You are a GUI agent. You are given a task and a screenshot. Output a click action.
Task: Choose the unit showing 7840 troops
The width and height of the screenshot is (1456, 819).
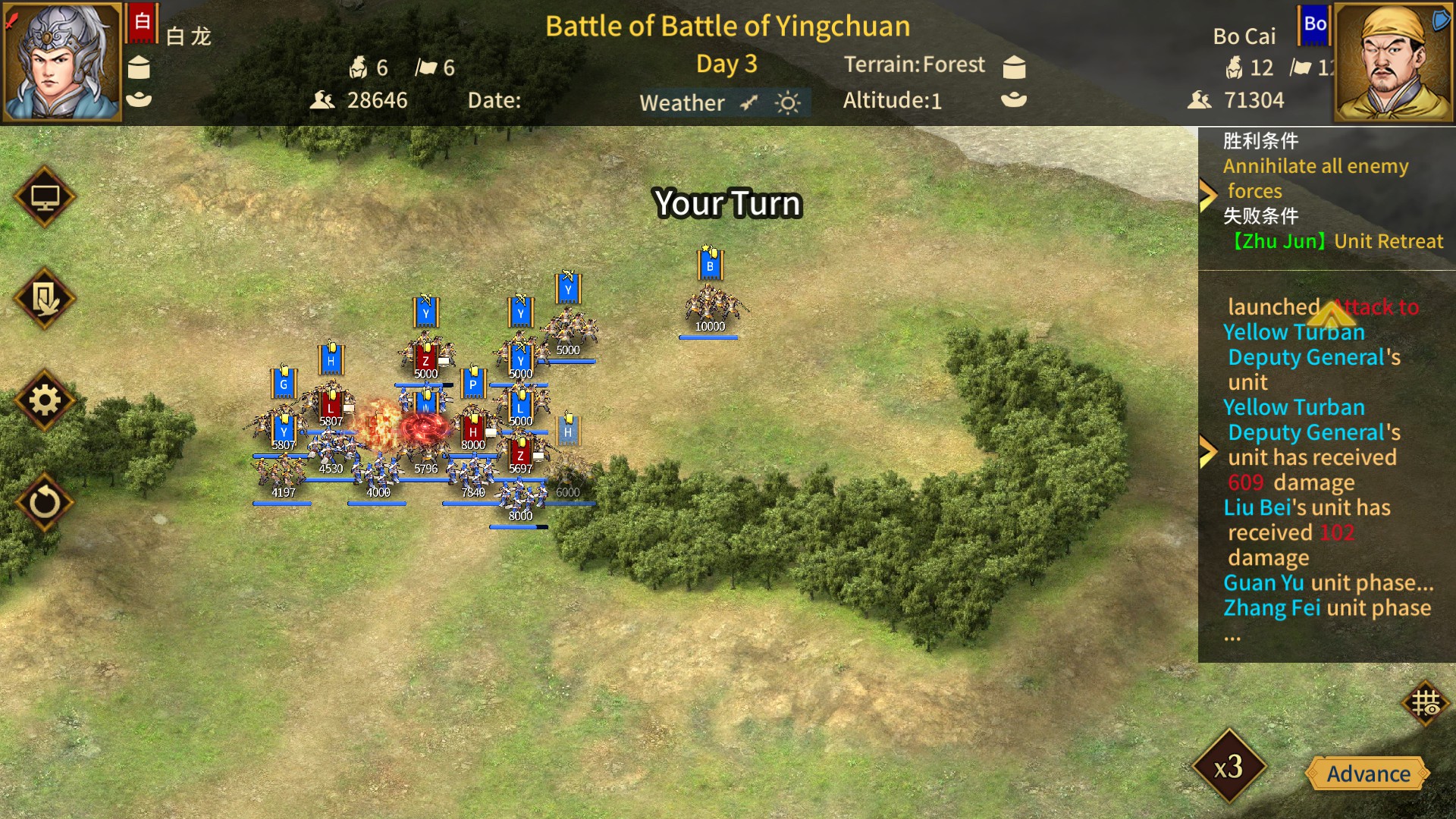point(472,474)
